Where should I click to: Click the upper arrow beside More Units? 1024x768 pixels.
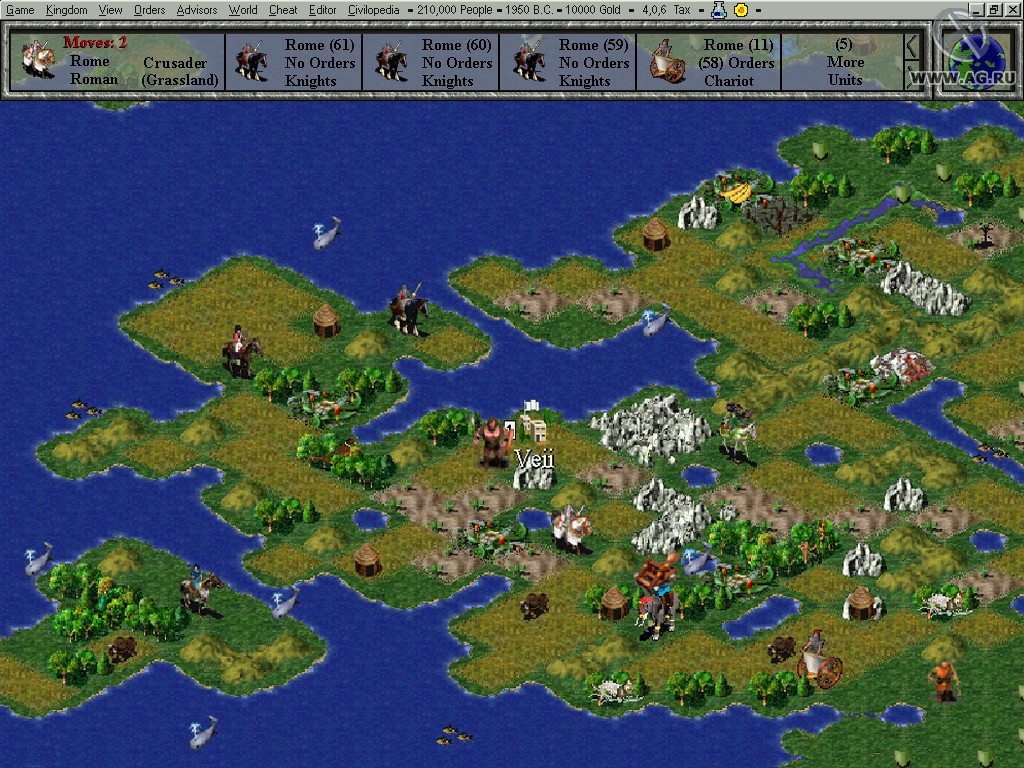(911, 46)
